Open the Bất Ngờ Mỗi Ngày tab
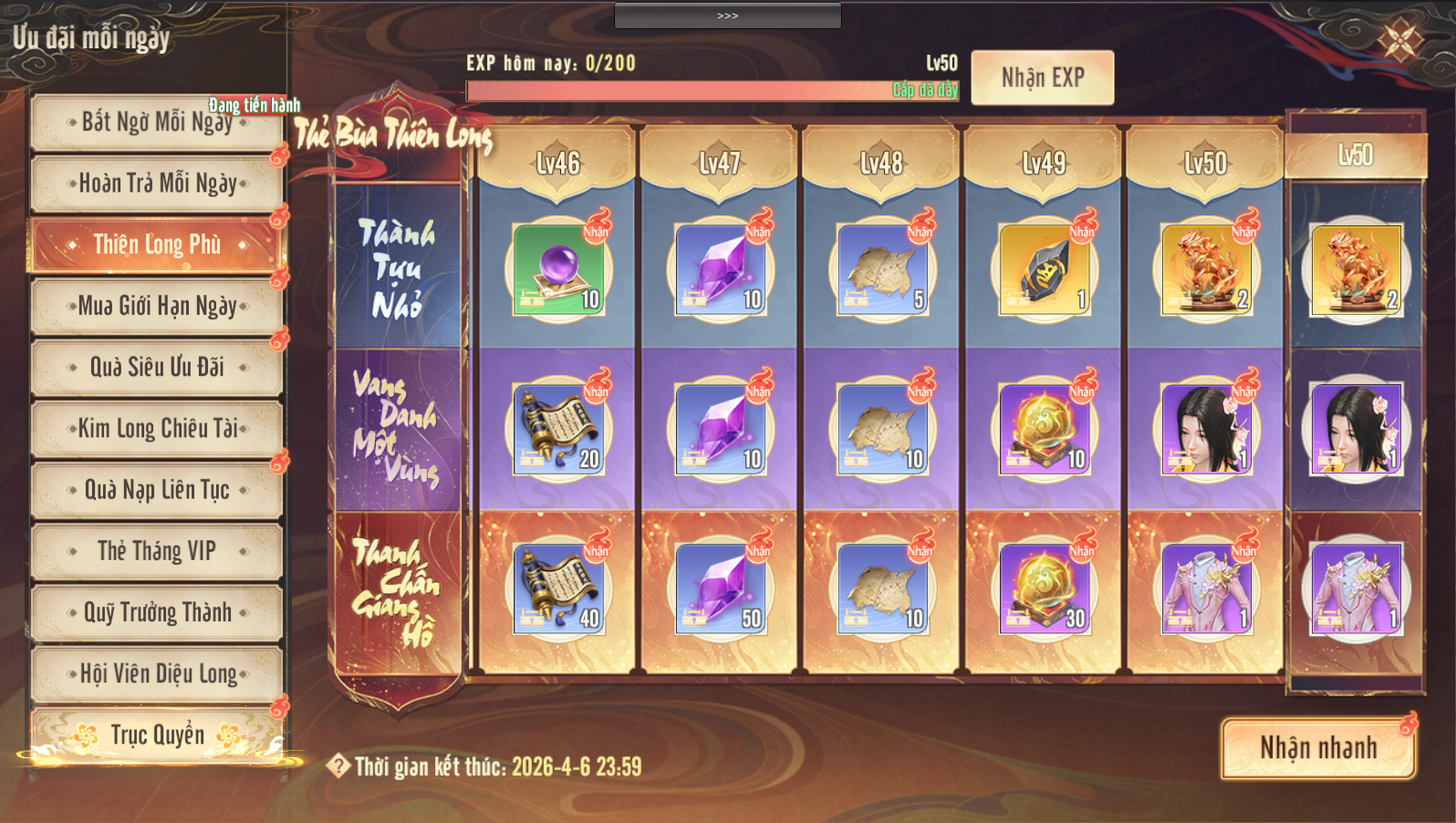This screenshot has height=823, width=1456. 156,122
